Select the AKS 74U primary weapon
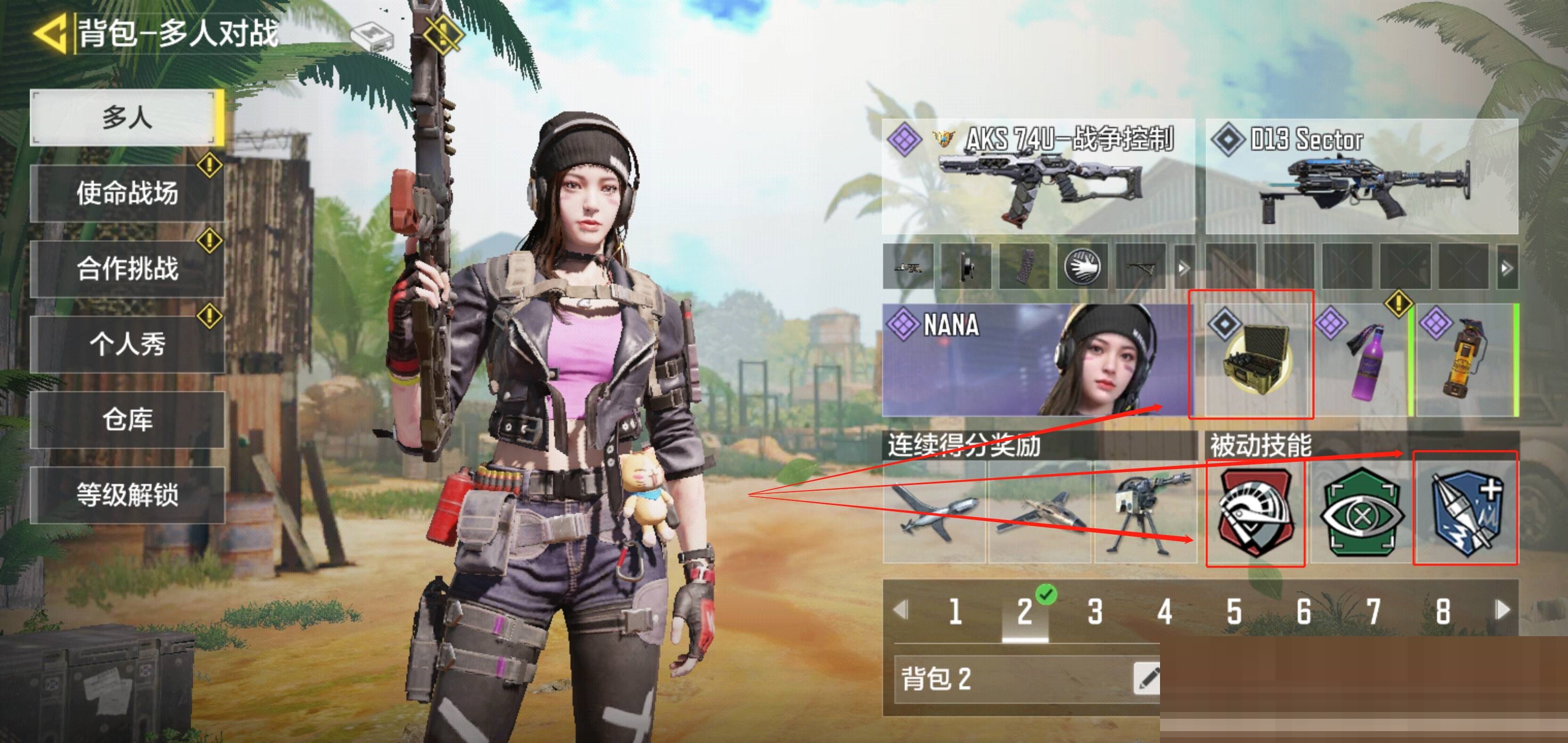Screen dimensions: 1568x743 (x=1038, y=176)
